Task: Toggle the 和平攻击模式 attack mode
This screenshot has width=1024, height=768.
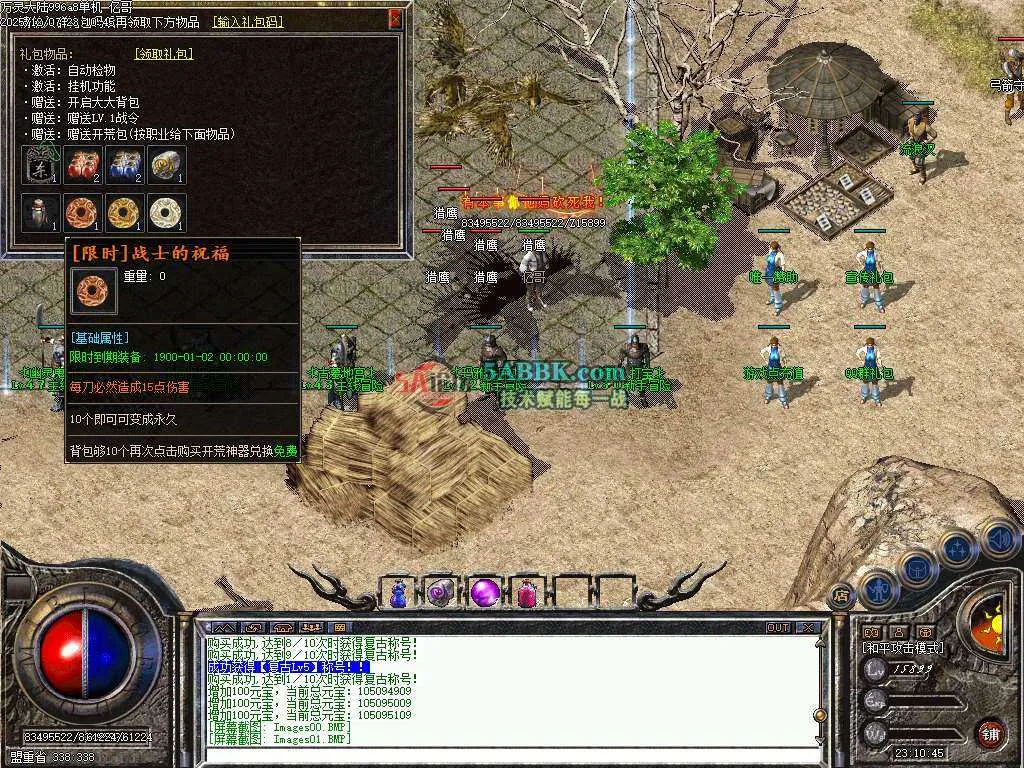Action: pos(900,648)
